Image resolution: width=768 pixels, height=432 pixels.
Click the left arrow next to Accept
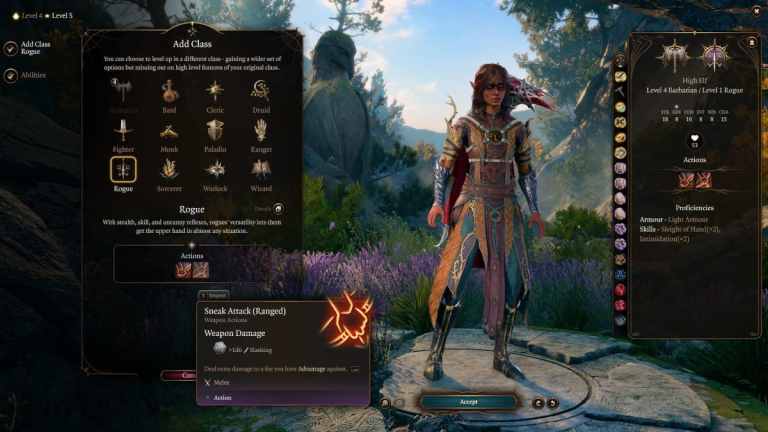tap(538, 402)
